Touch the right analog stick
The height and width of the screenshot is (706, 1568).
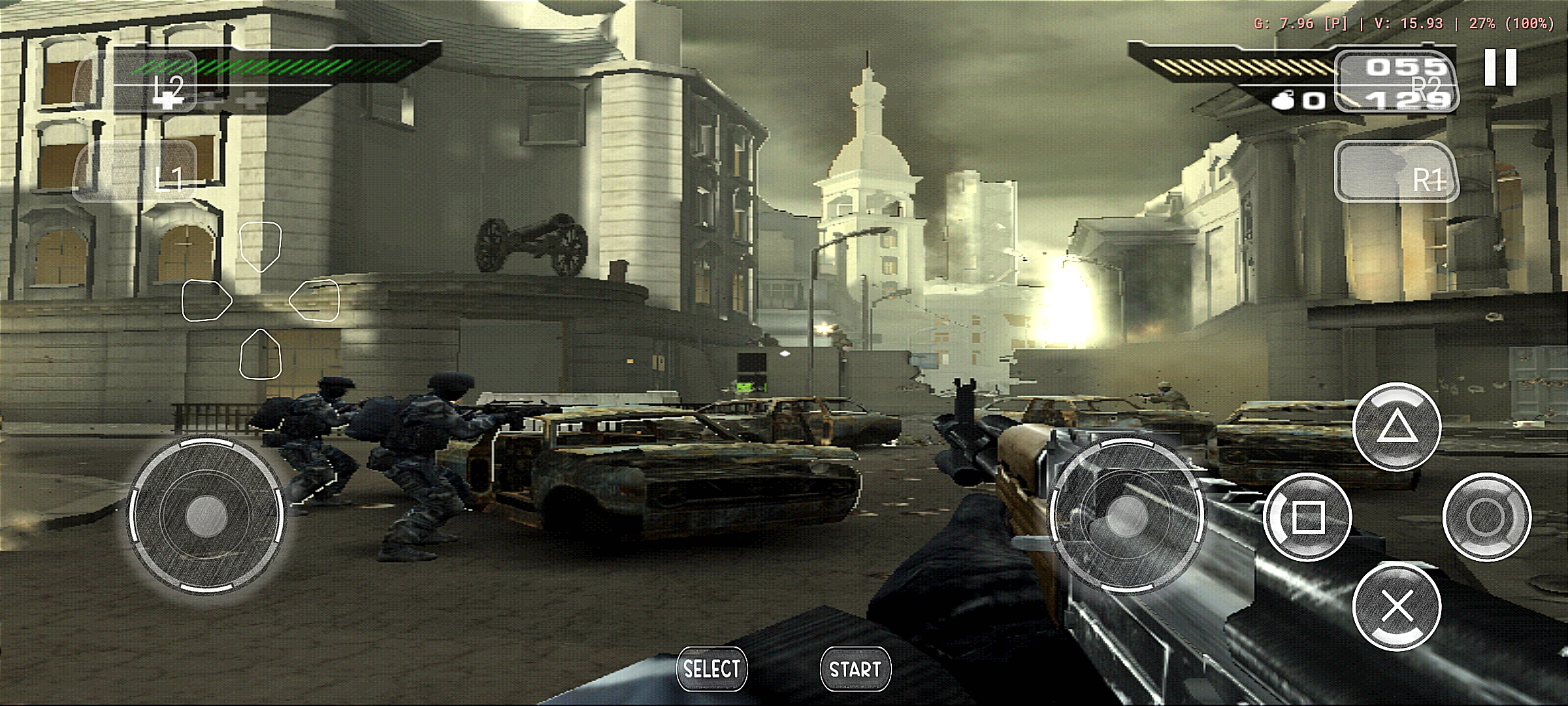click(1125, 516)
